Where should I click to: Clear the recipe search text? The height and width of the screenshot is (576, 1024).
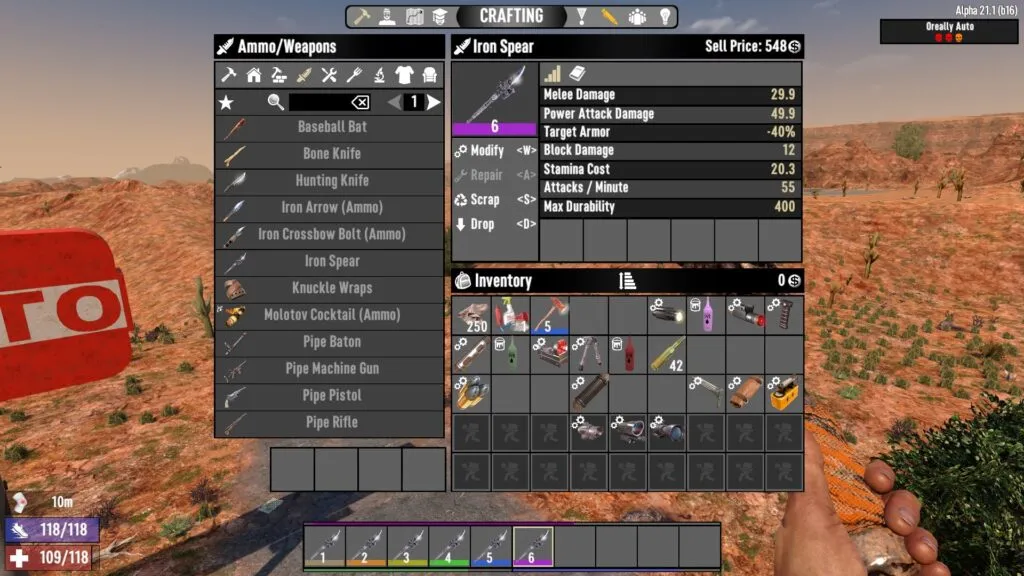pos(359,102)
